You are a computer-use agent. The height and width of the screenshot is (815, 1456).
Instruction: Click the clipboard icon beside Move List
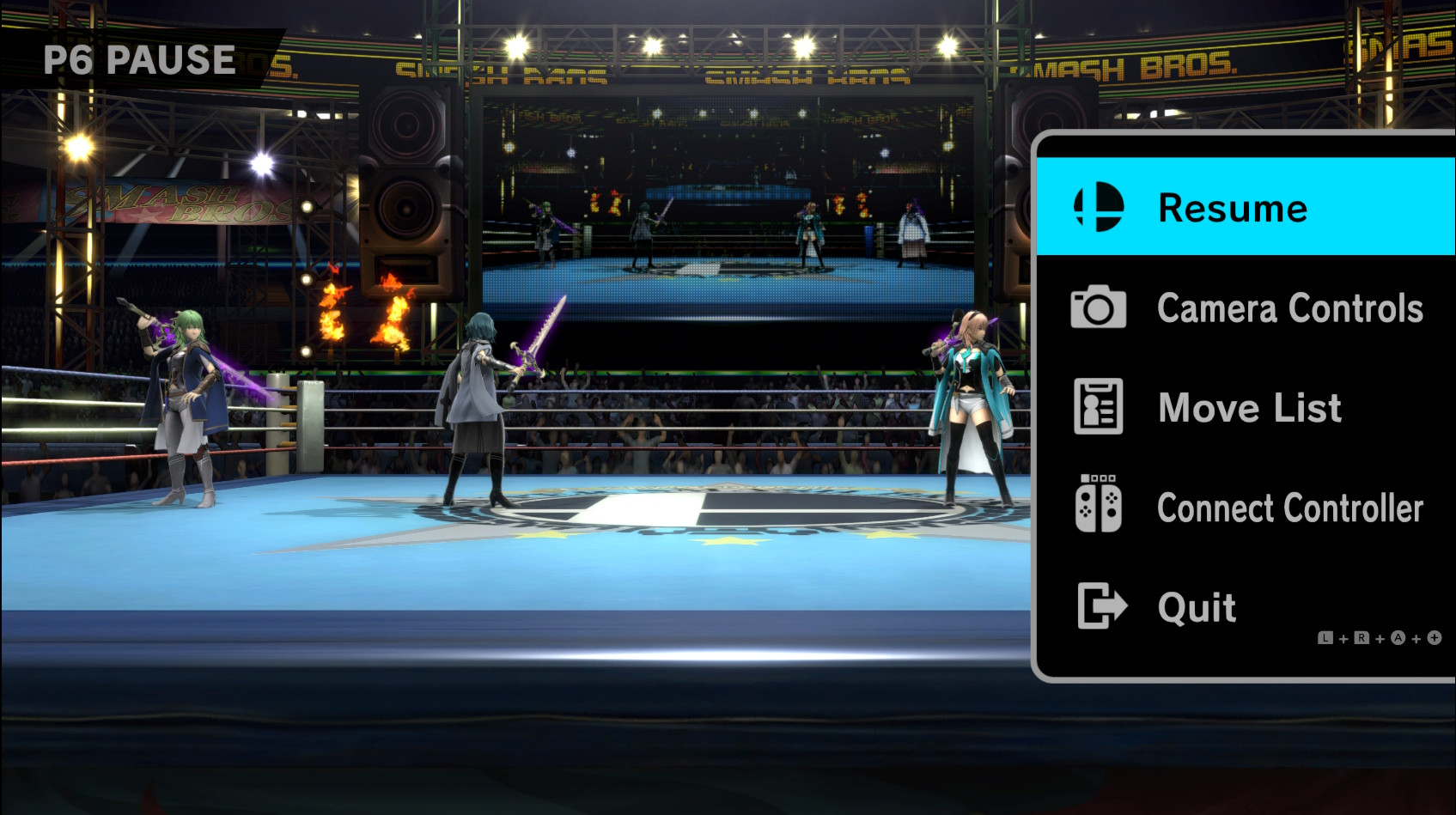coord(1097,408)
